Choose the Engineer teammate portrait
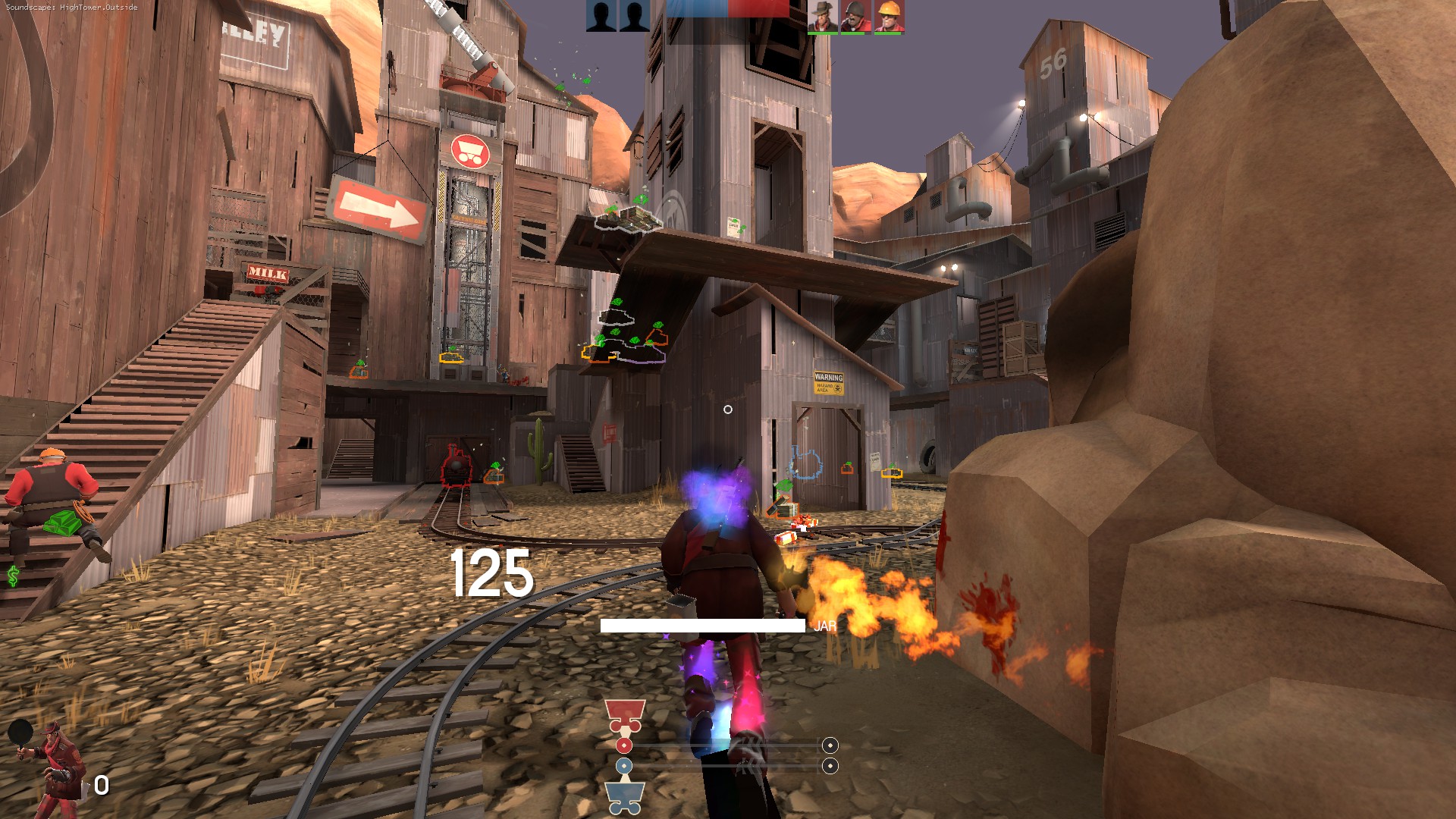1456x819 pixels. pos(888,15)
